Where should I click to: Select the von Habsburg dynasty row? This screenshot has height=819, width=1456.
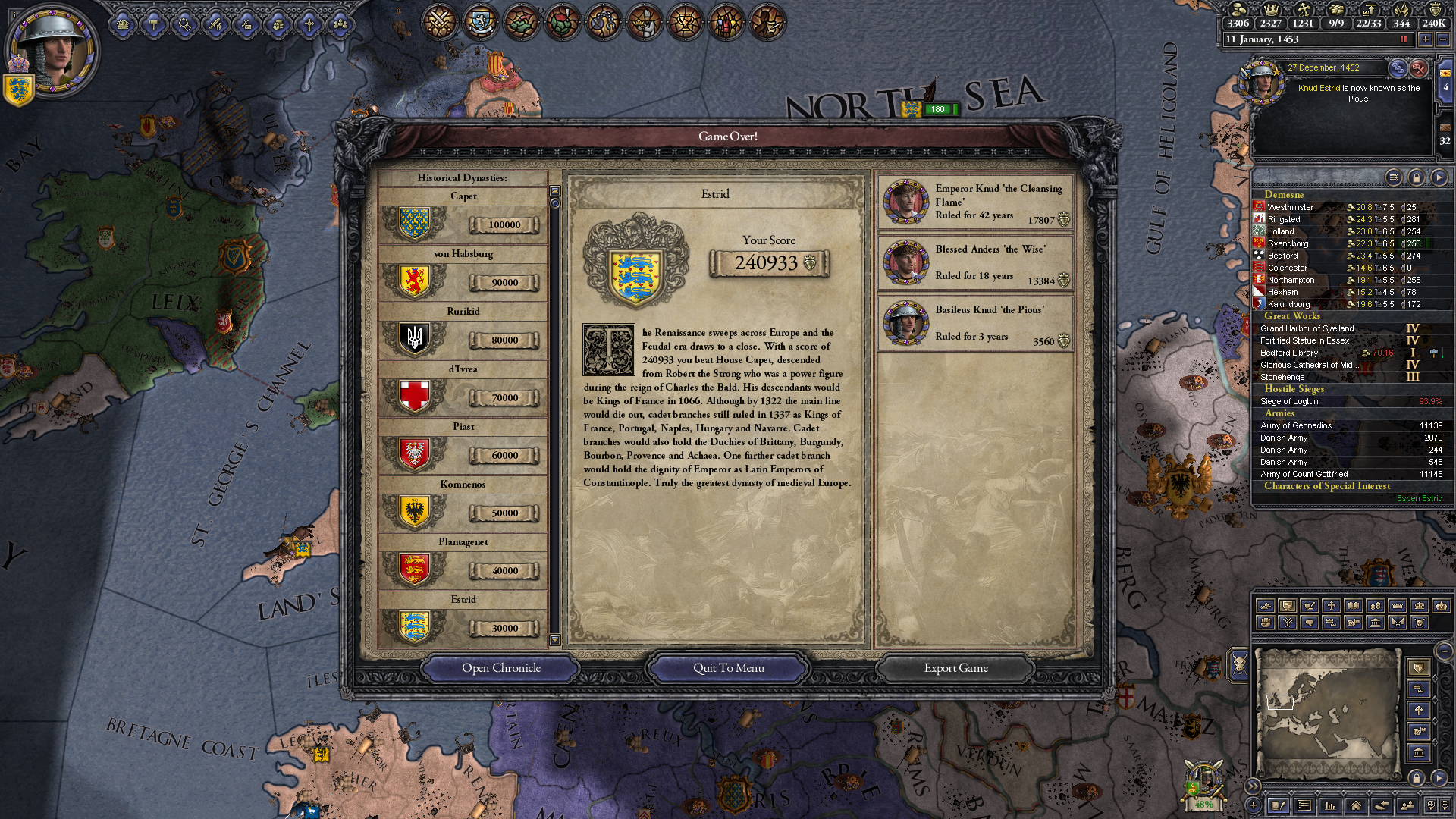tap(463, 274)
